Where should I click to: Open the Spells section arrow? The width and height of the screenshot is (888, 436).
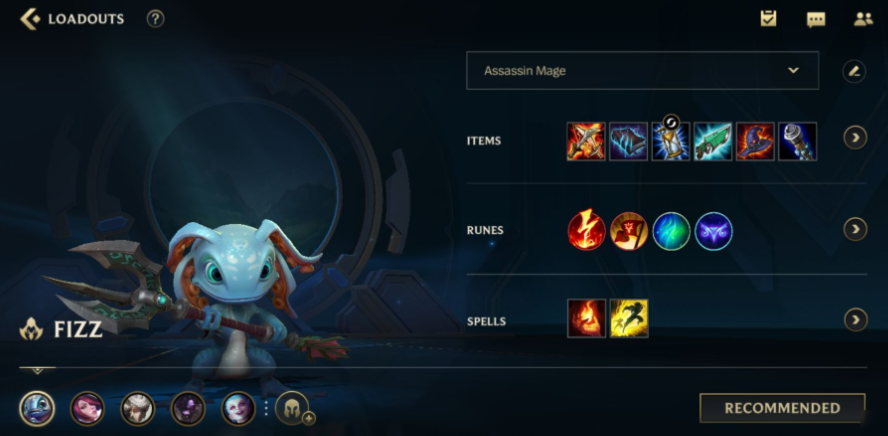(855, 320)
